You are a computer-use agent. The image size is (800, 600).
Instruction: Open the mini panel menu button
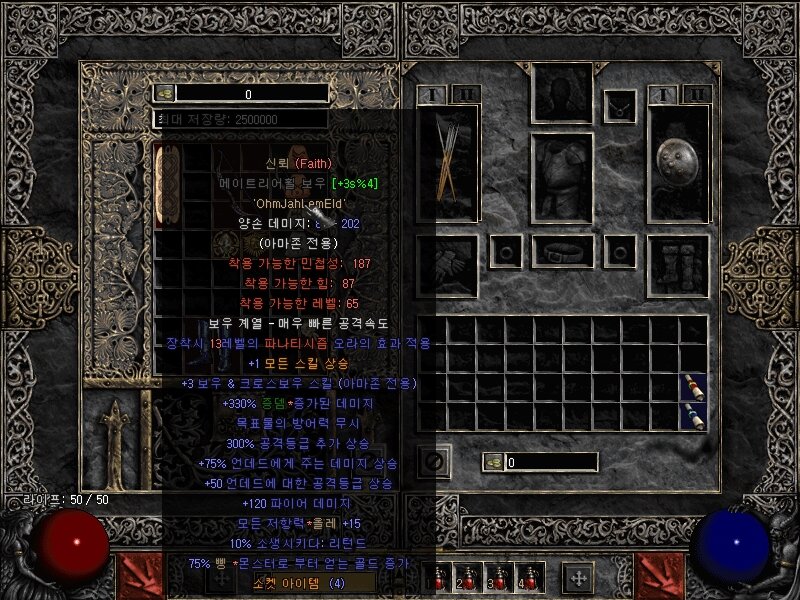pos(577,578)
